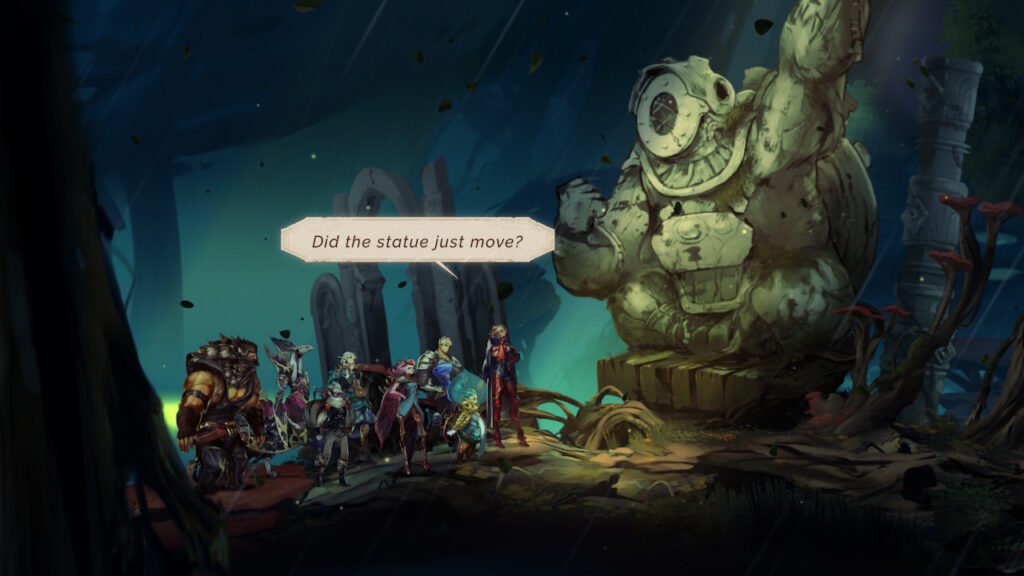Click the "Did the statue just move?" speech bubble
1024x576 pixels.
tap(418, 241)
